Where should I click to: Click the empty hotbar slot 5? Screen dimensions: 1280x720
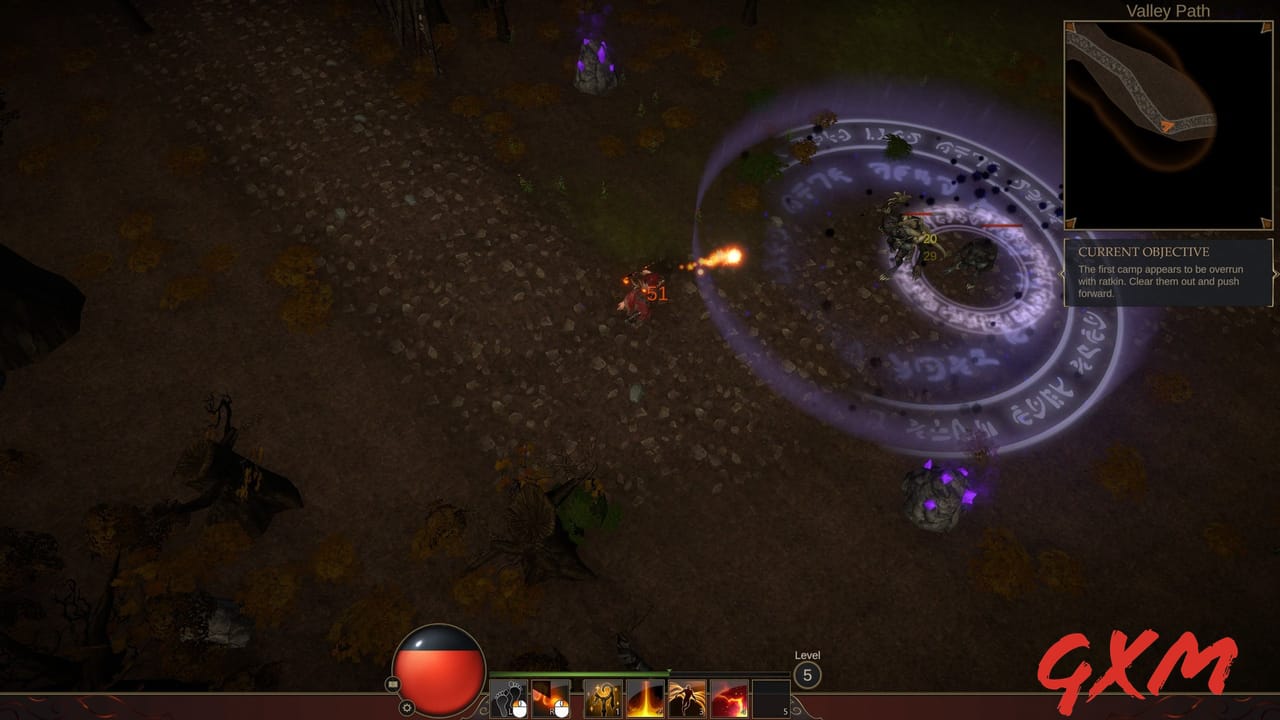click(772, 699)
